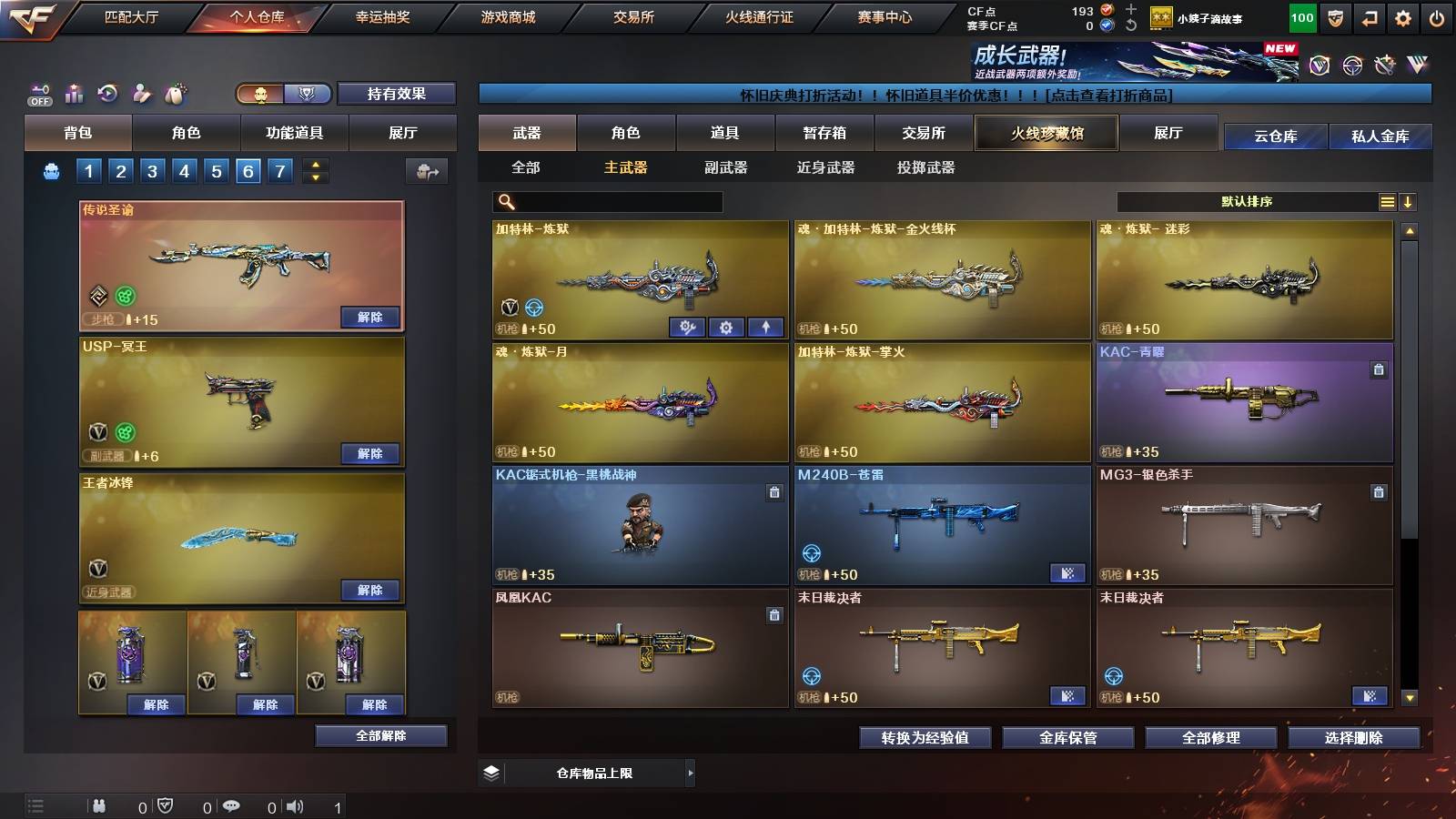Mute the speaker icon on the bottom status bar

(x=294, y=806)
